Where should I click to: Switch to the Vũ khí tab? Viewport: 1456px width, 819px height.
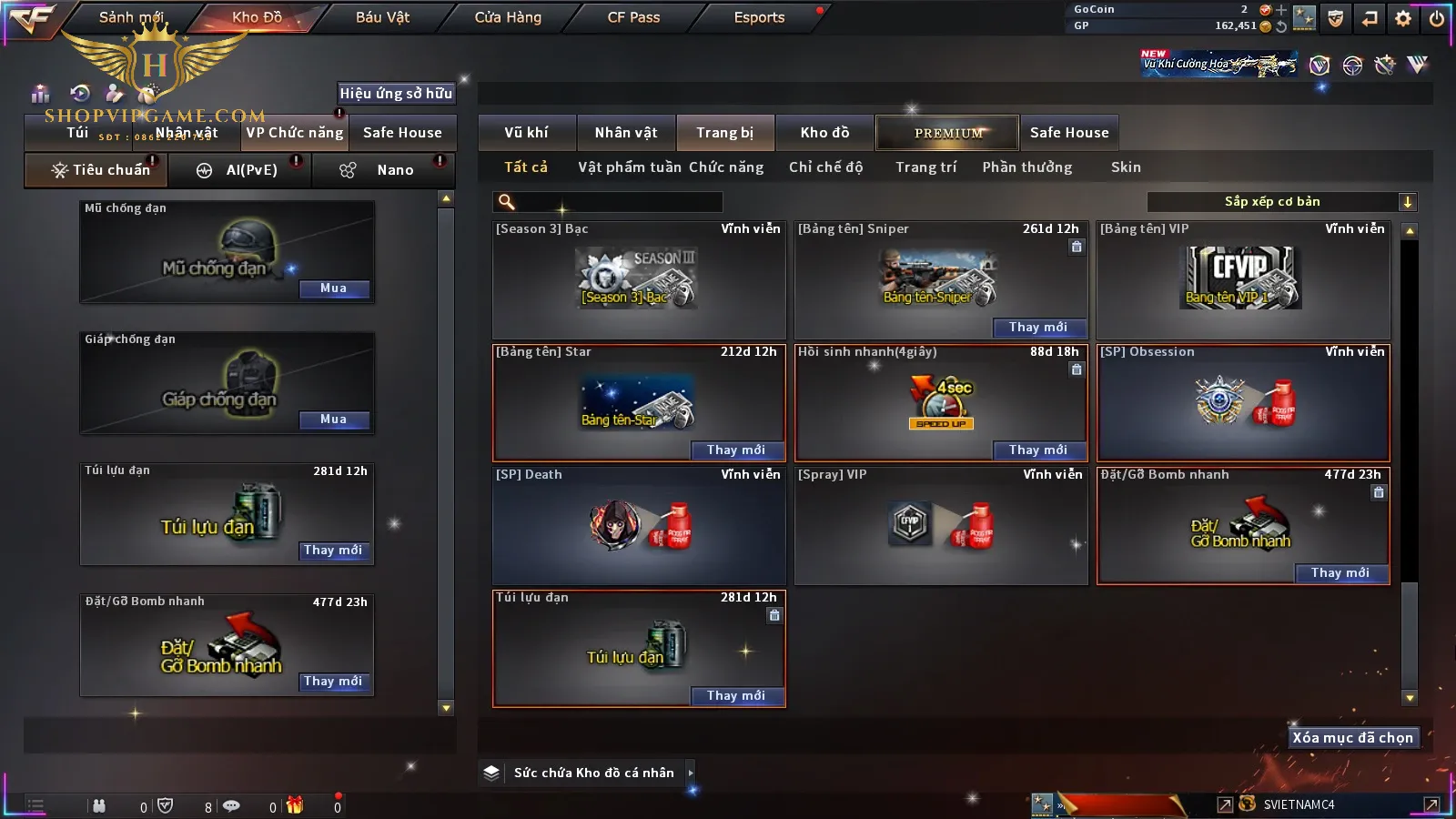click(x=526, y=133)
